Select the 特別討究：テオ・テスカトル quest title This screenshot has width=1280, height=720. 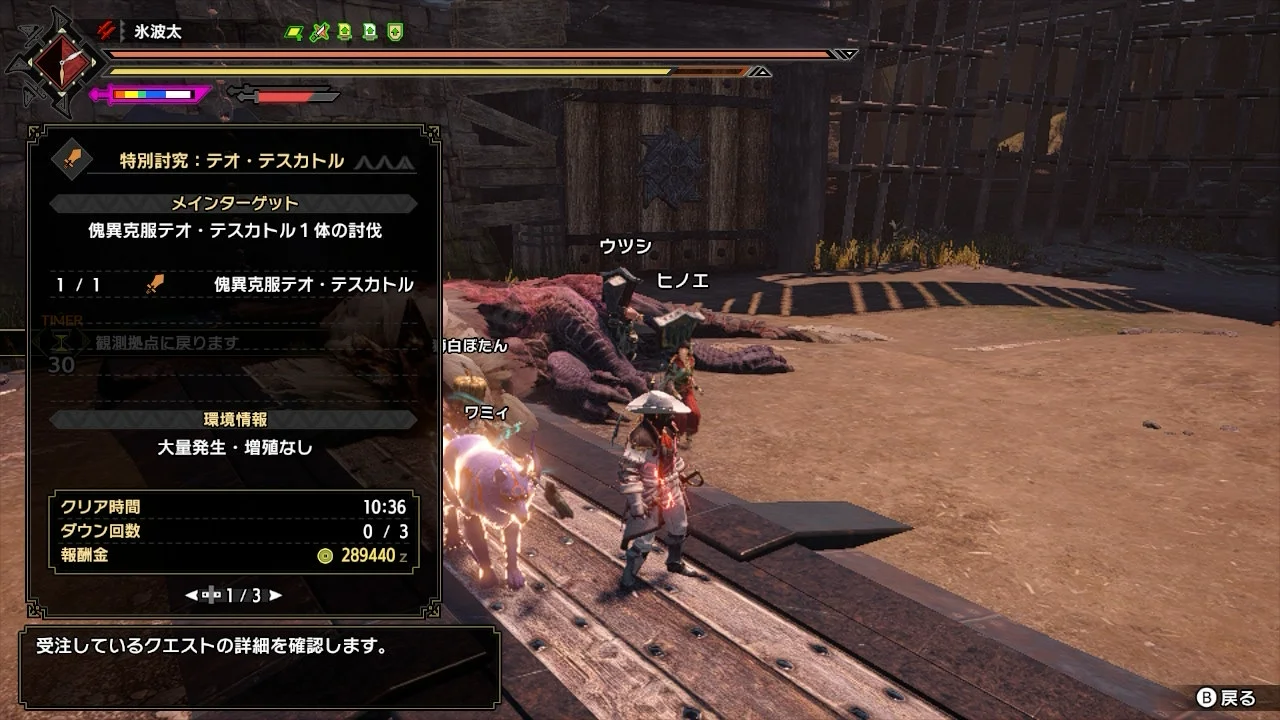tap(231, 161)
